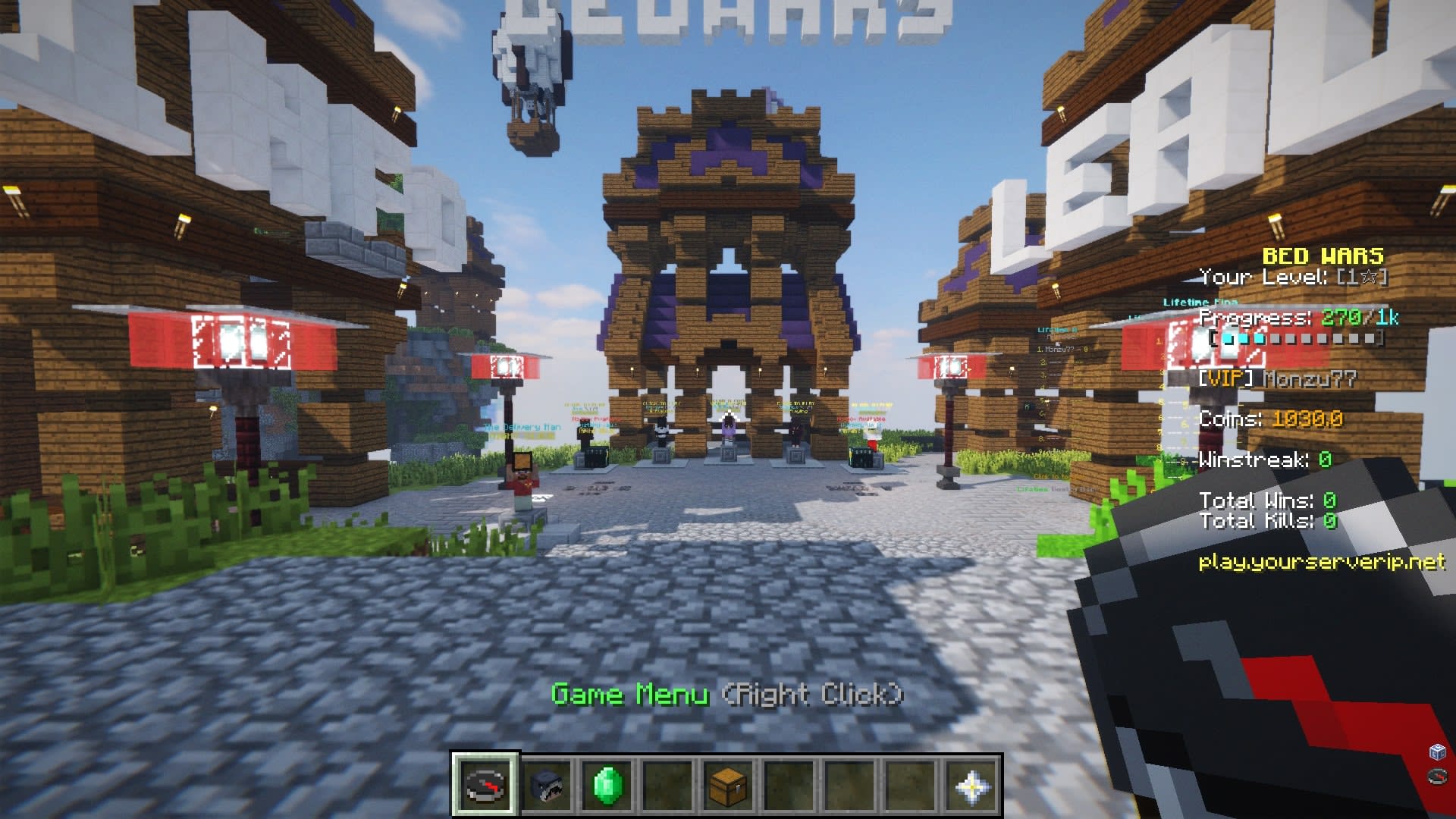This screenshot has height=819, width=1456.
Task: Click the blue cube overlay icon
Action: tap(1437, 752)
